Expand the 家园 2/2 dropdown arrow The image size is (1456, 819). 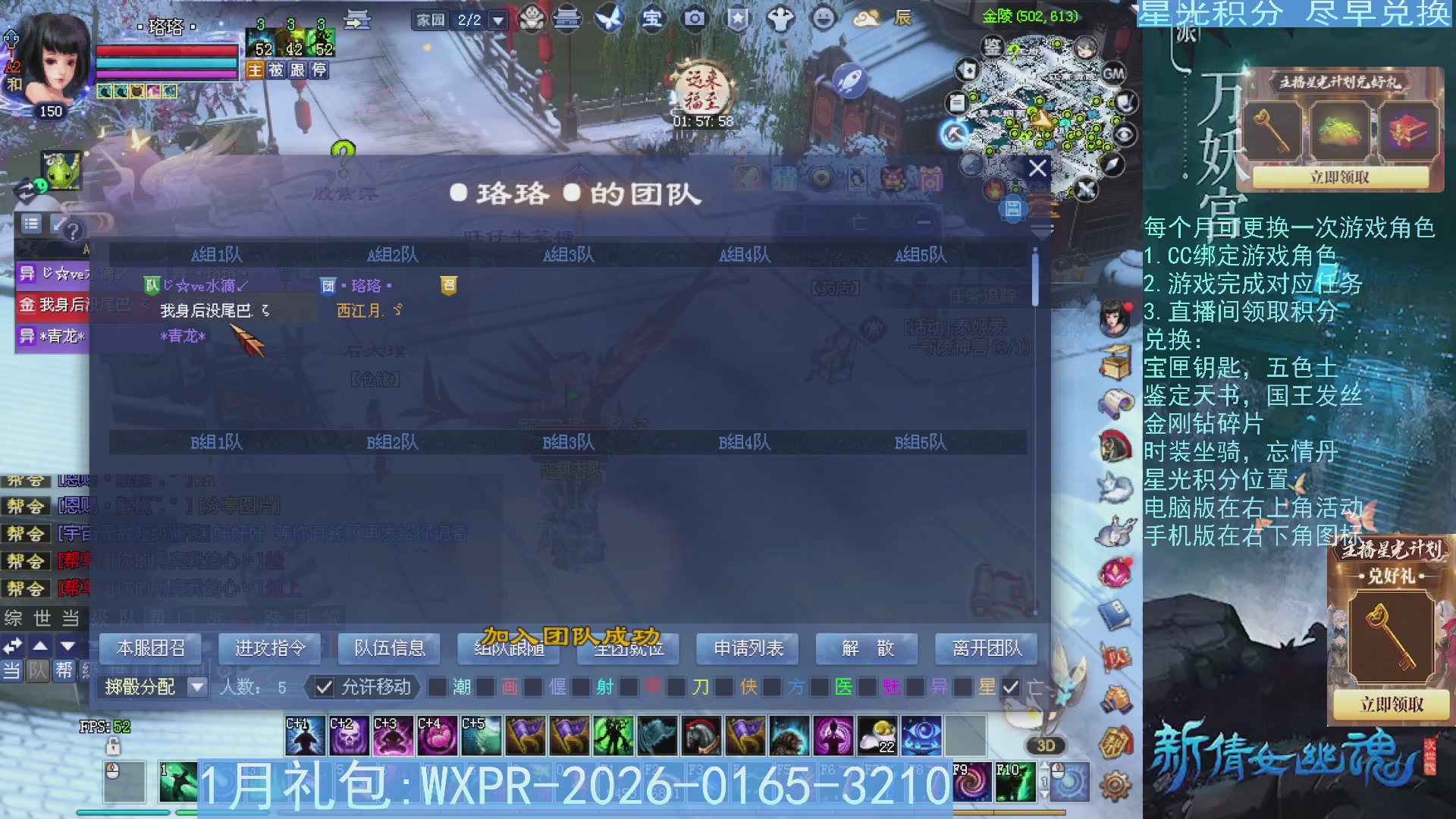[500, 20]
